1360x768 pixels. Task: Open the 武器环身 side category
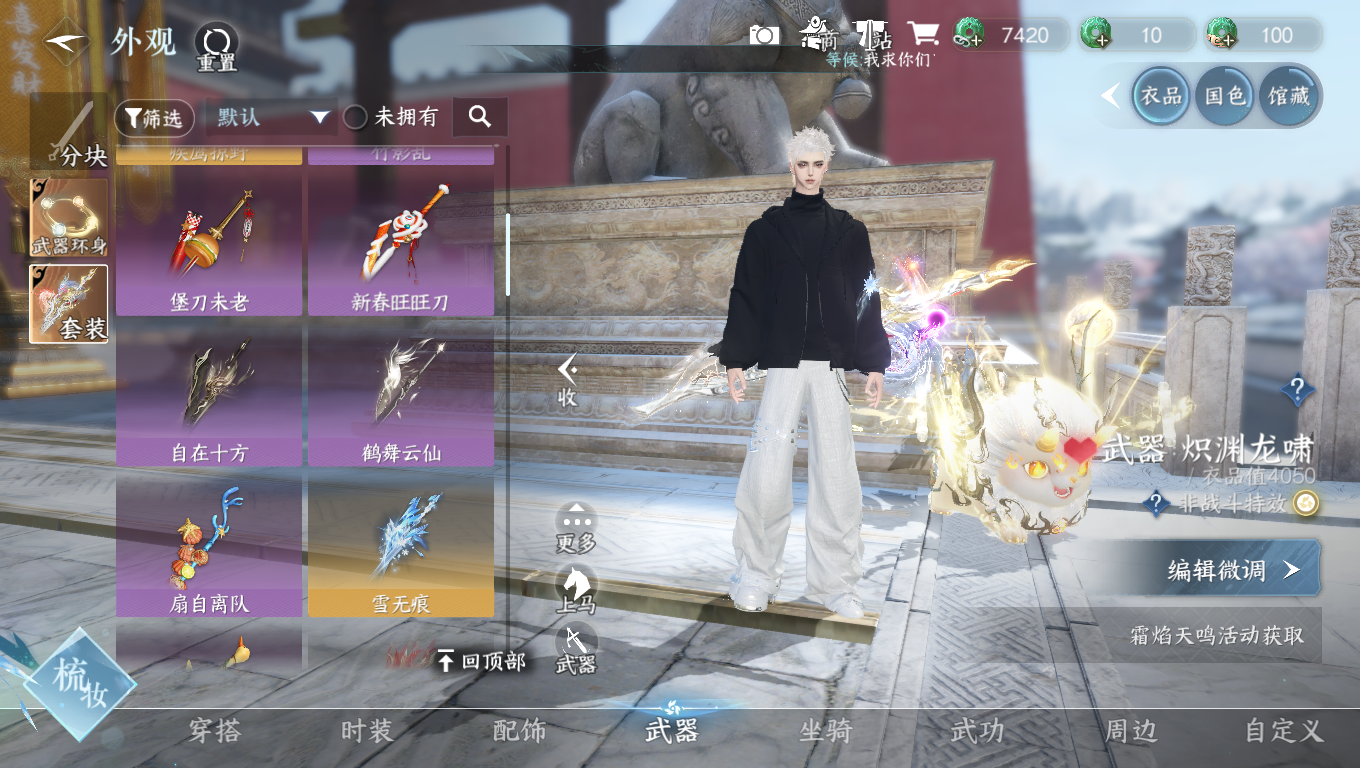(x=69, y=218)
